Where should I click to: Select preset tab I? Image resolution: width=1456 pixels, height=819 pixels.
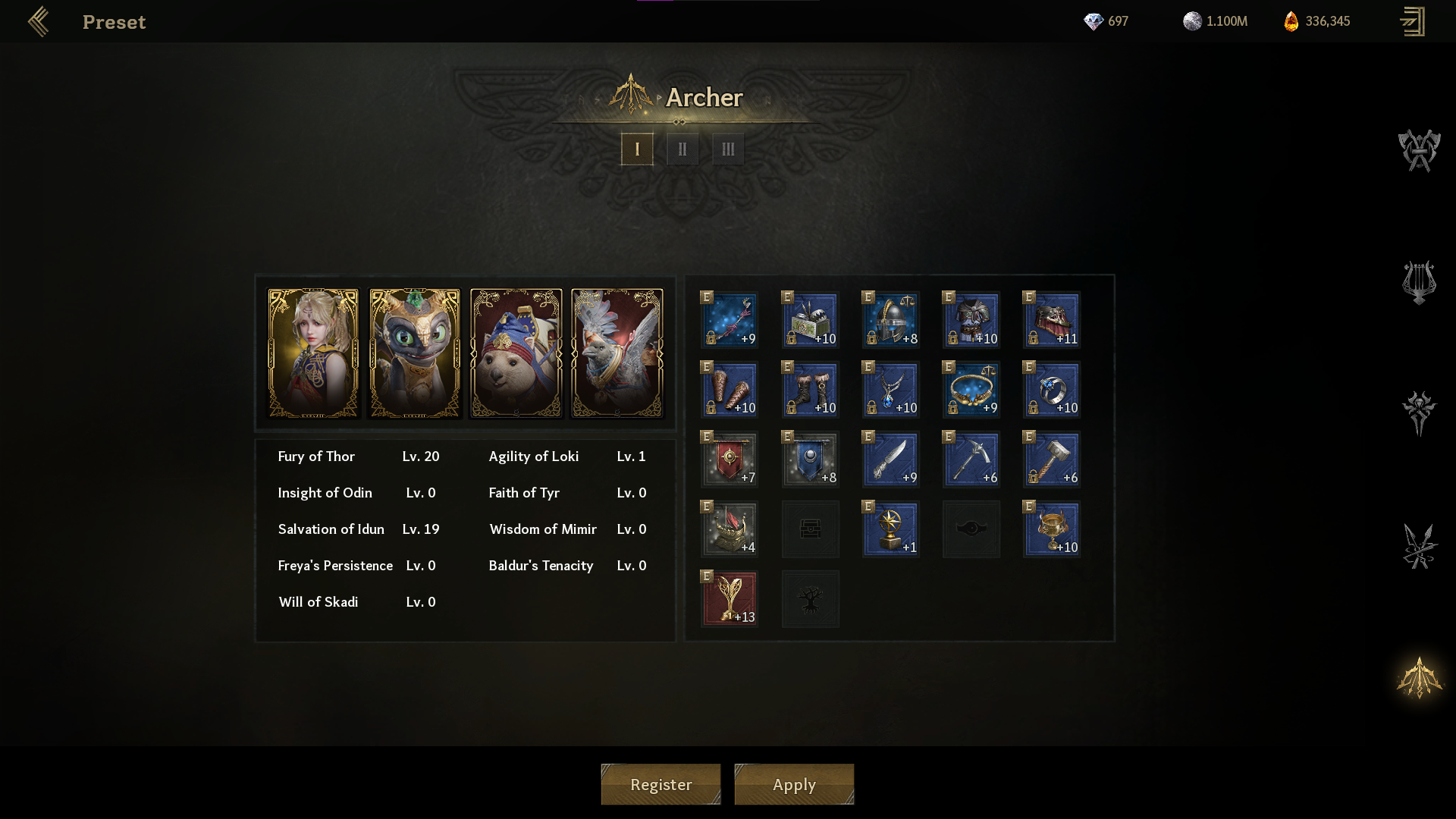637,149
